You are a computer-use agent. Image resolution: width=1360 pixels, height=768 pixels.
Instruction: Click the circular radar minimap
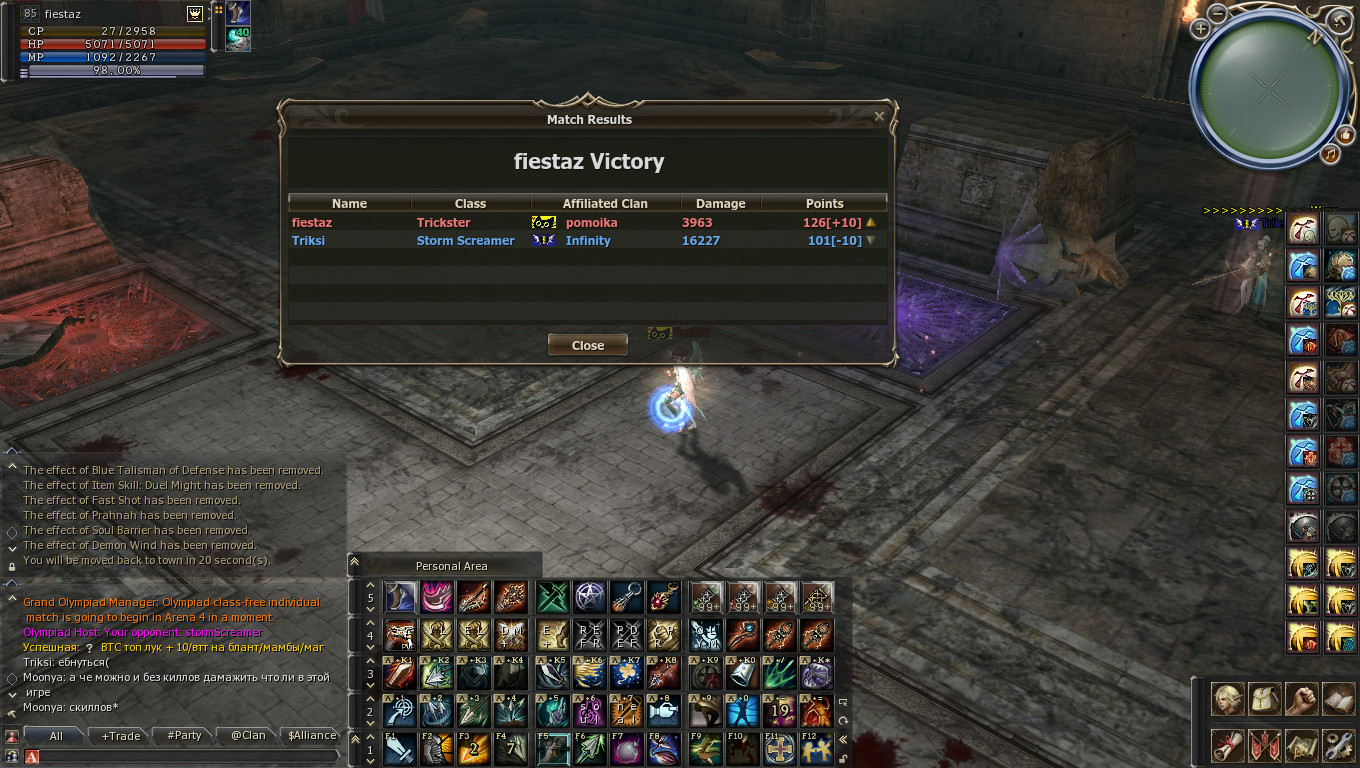coord(1268,90)
